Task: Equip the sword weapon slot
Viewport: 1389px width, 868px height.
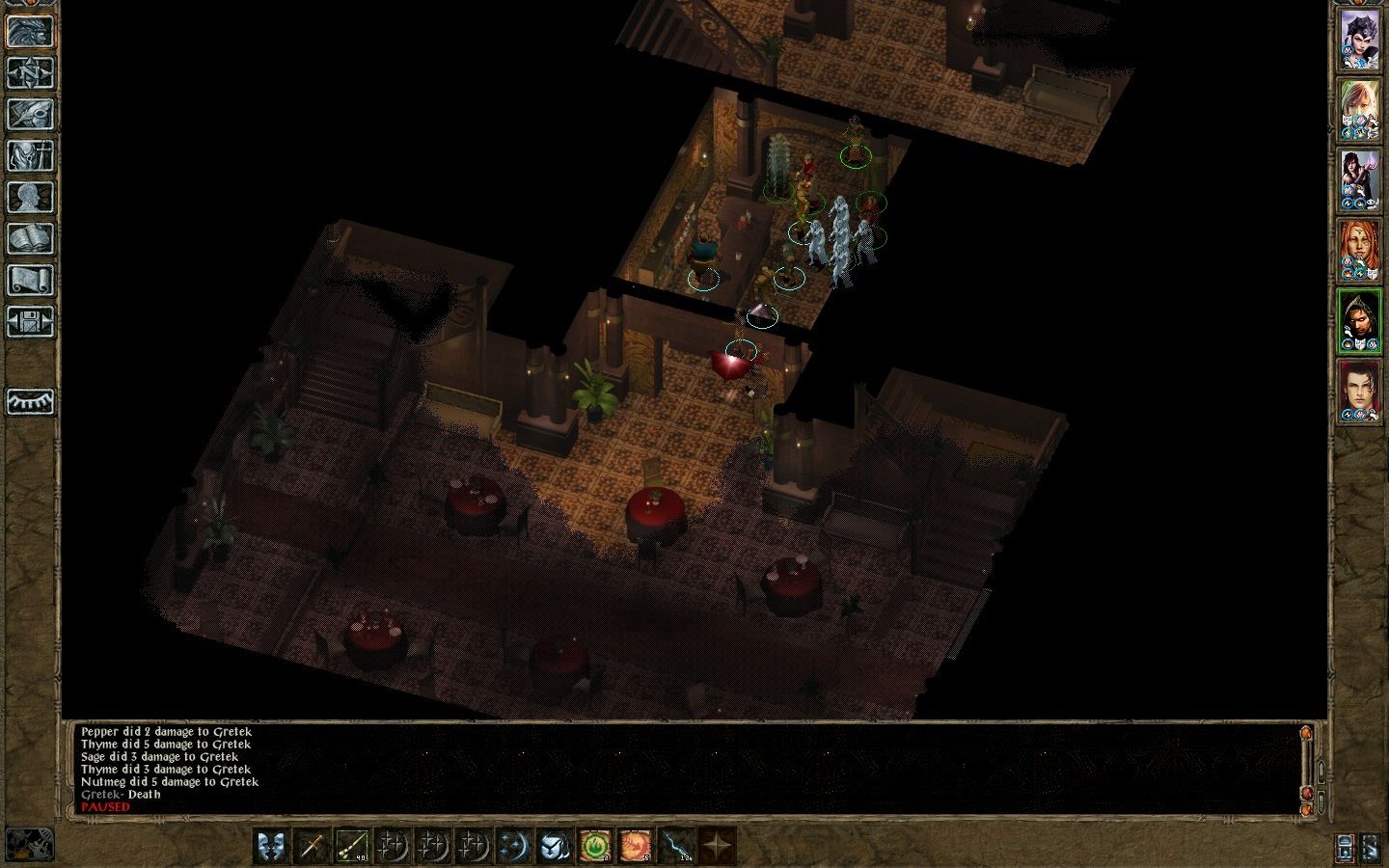Action: coord(313,846)
